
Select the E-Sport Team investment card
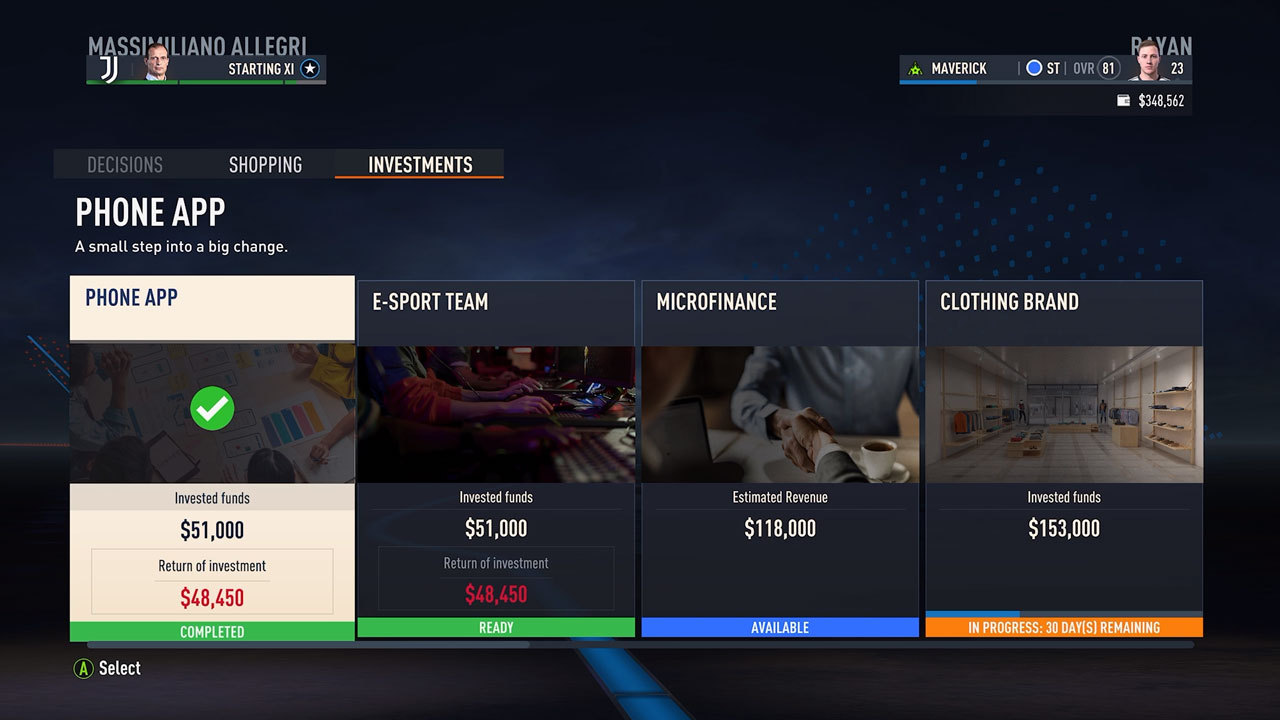click(496, 458)
